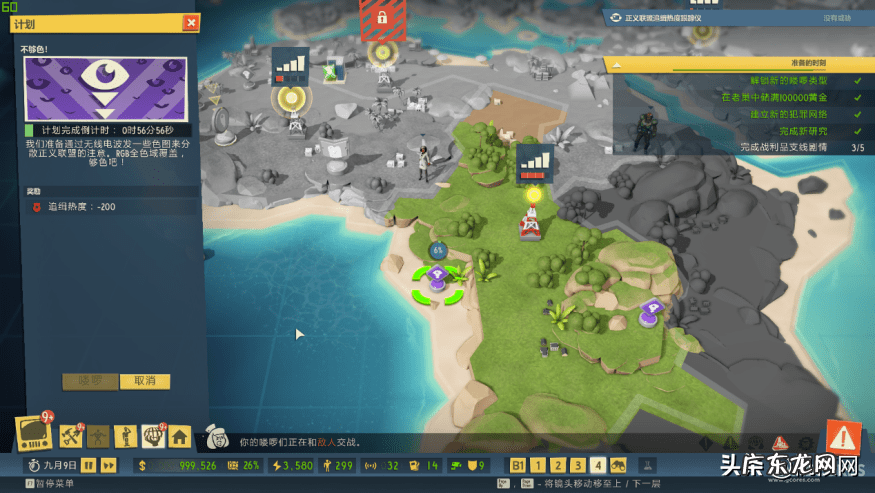Open the globe world stage button
The image size is (875, 493).
tap(152, 435)
